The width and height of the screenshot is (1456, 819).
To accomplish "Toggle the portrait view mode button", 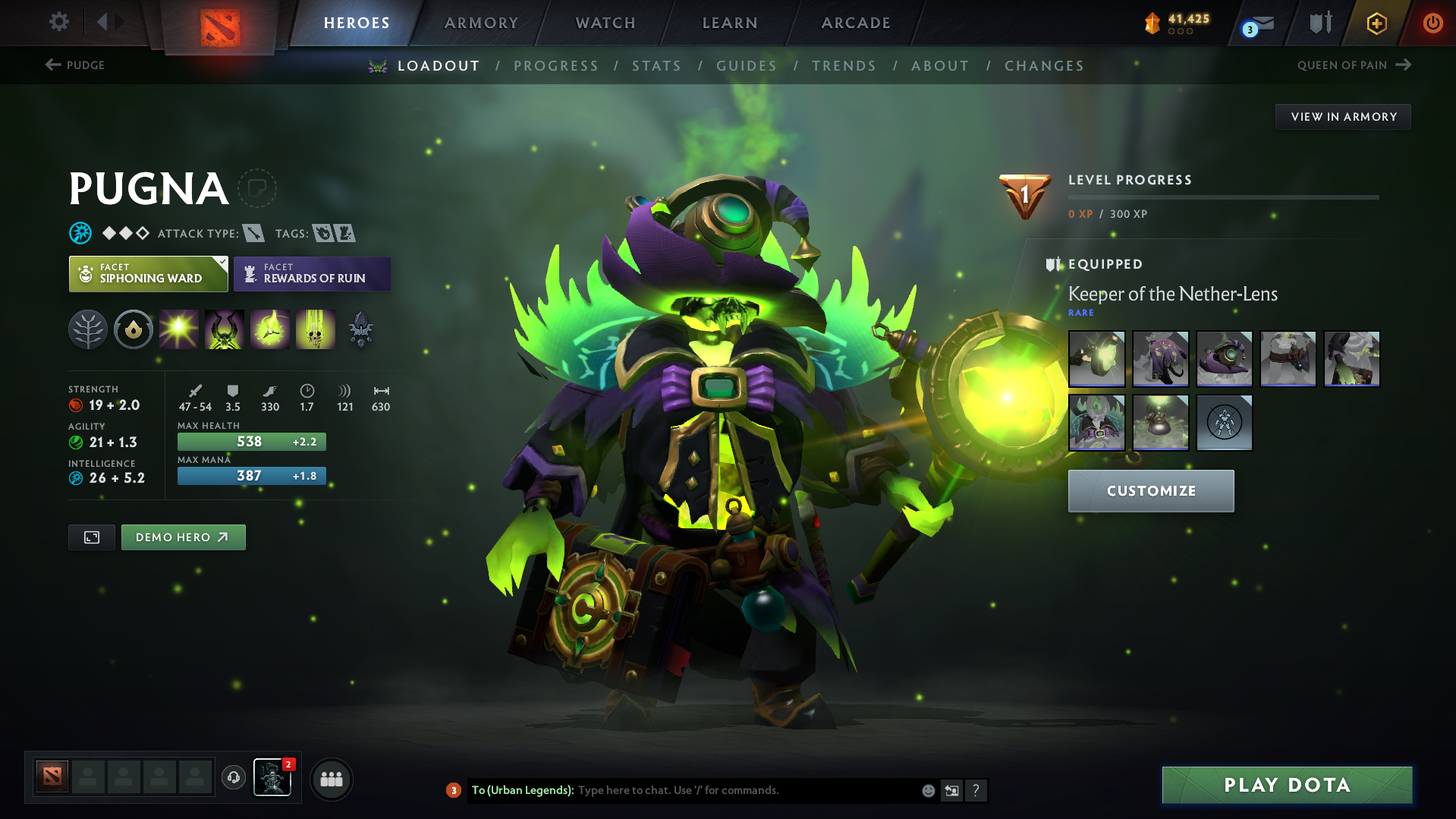I will click(x=91, y=537).
